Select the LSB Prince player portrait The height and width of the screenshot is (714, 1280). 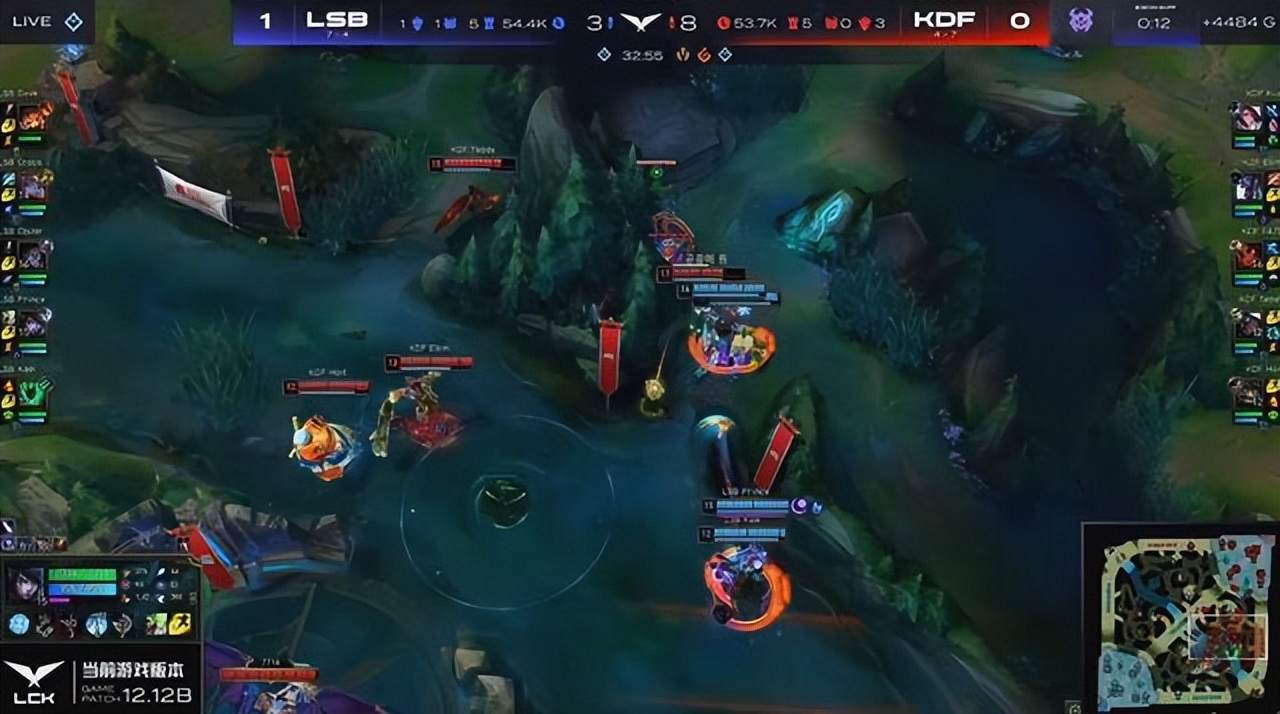click(34, 323)
